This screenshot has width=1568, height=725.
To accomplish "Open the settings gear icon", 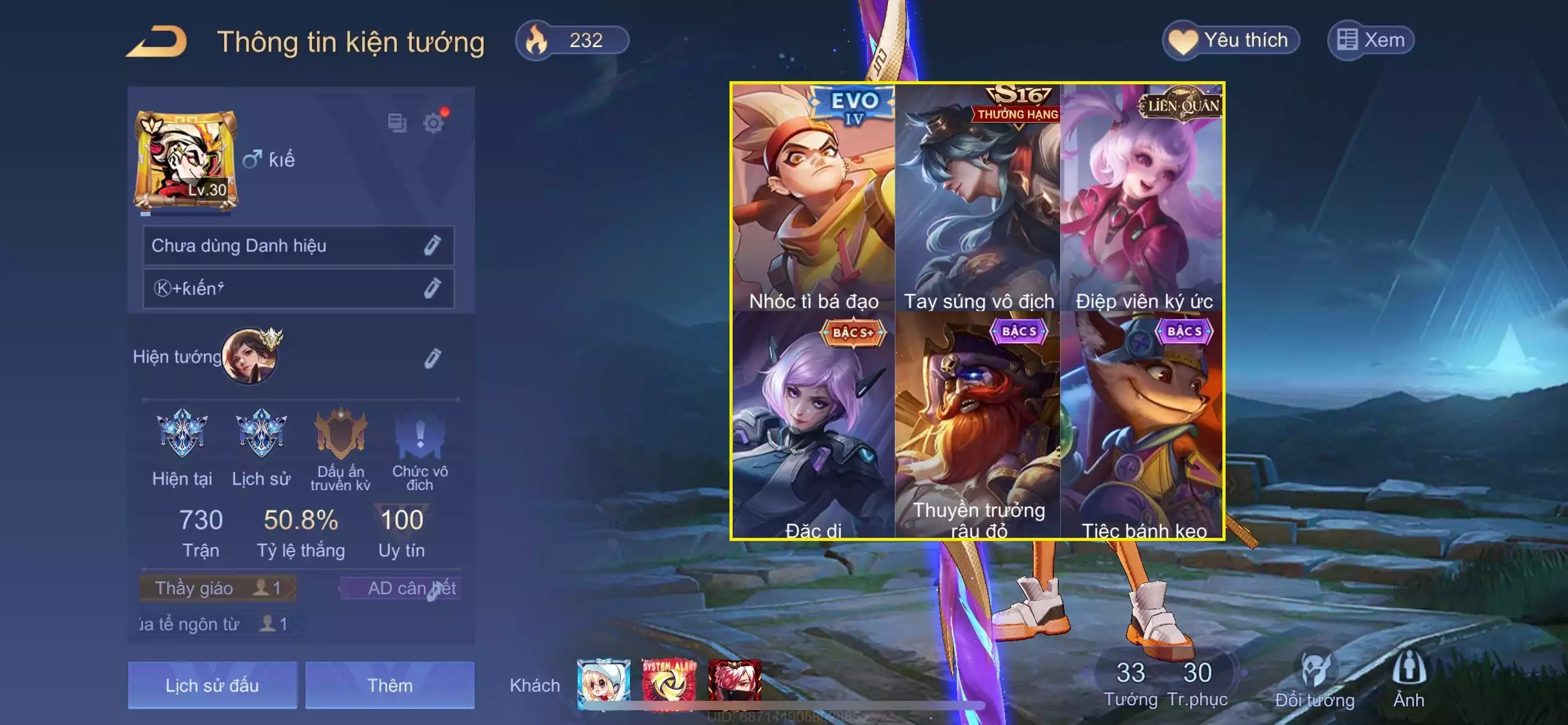I will pyautogui.click(x=433, y=123).
